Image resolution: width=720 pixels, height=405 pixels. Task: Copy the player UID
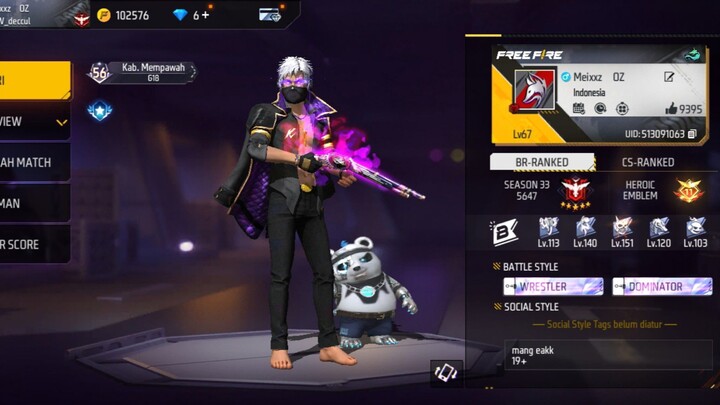(692, 133)
